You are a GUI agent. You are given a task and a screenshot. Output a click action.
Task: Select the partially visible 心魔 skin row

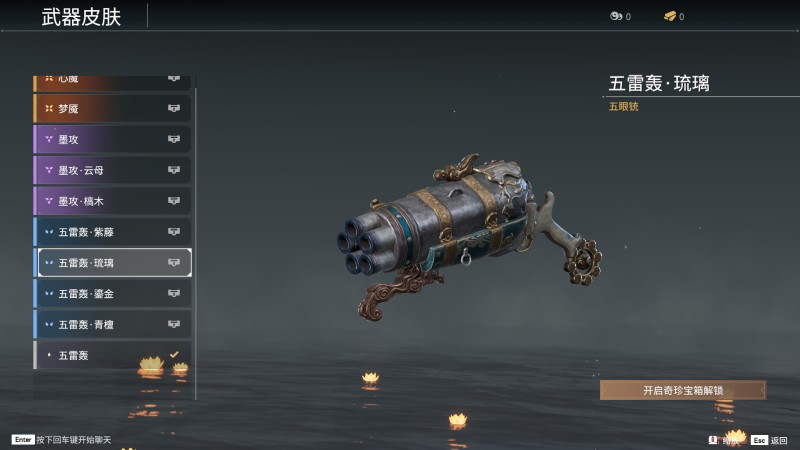point(112,79)
